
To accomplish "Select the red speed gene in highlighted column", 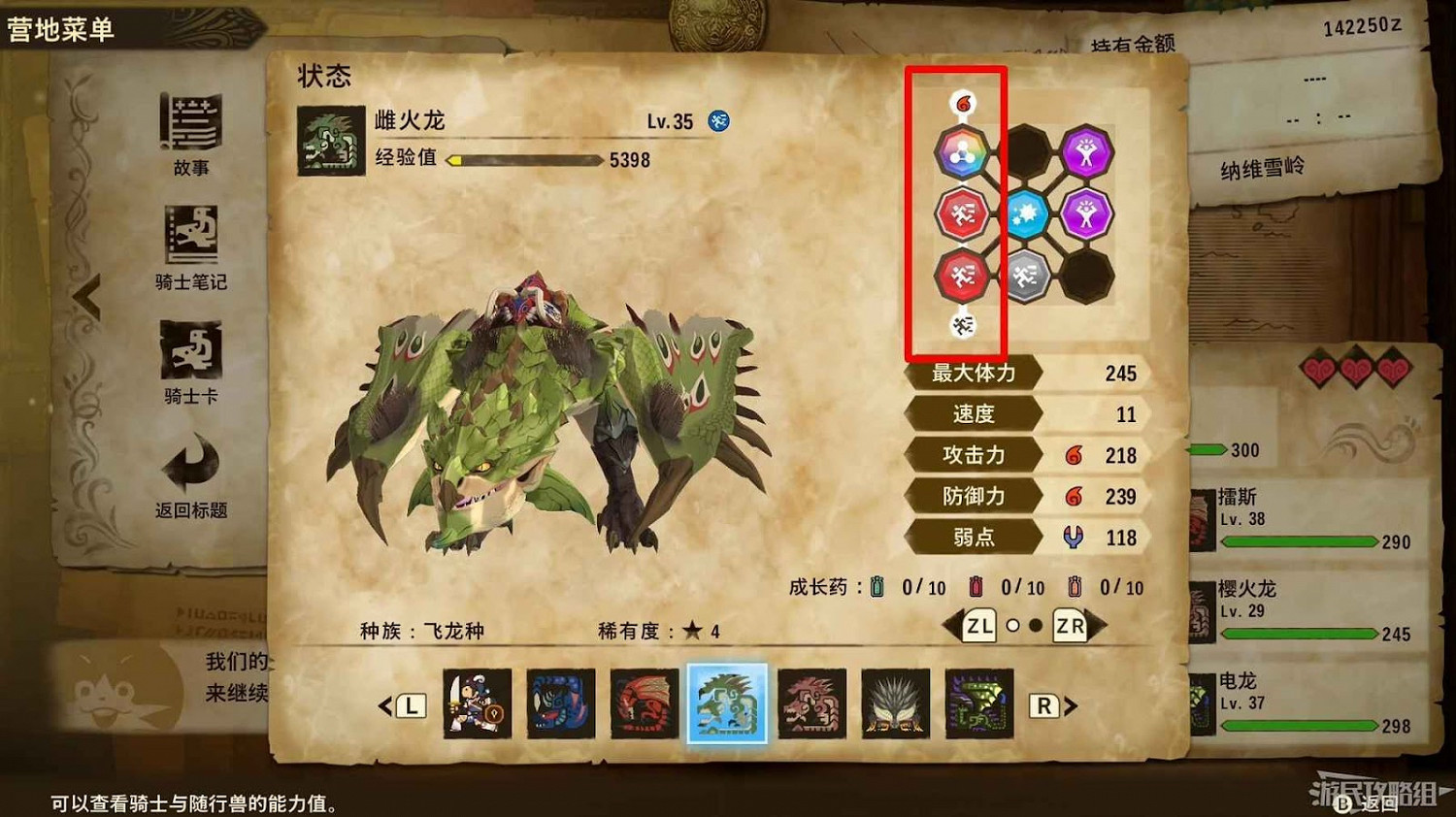I will pos(961,213).
